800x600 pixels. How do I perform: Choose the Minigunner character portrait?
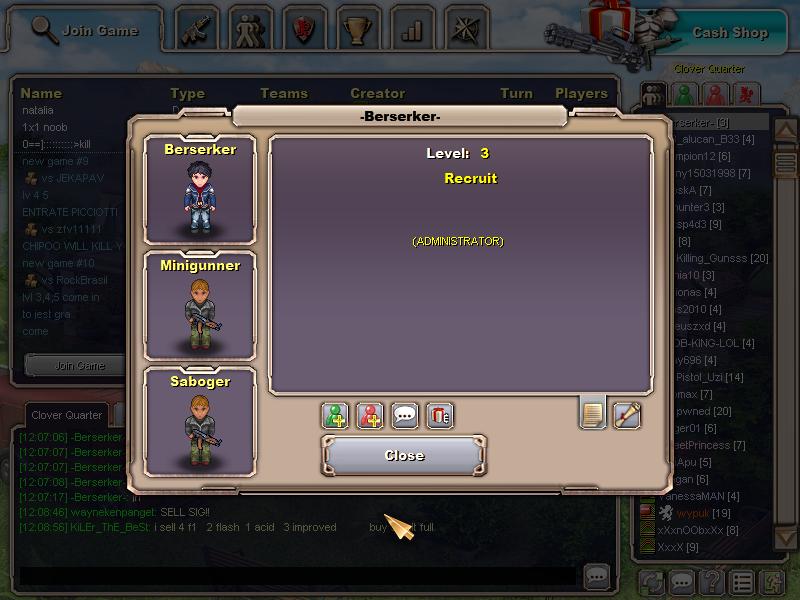click(x=200, y=306)
